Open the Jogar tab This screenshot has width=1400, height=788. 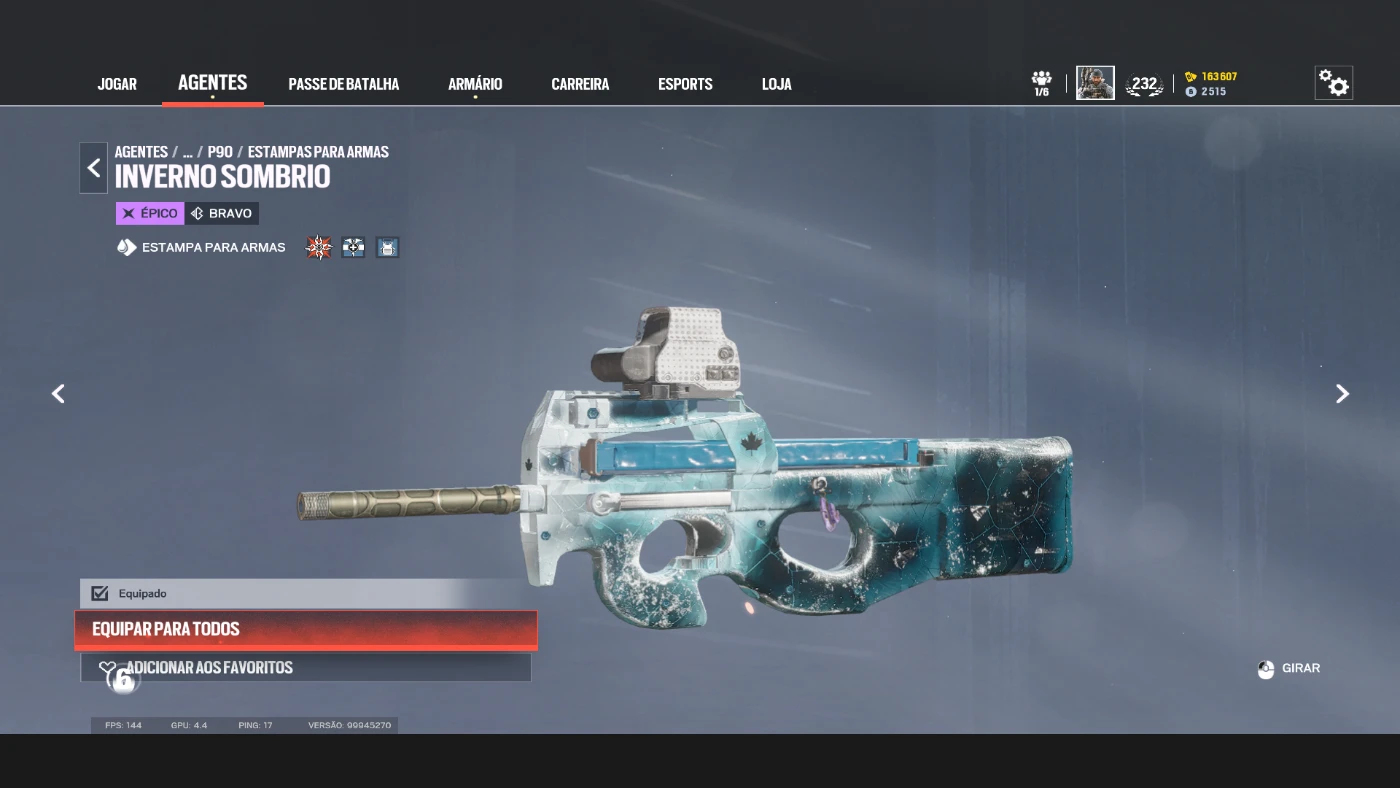(117, 84)
